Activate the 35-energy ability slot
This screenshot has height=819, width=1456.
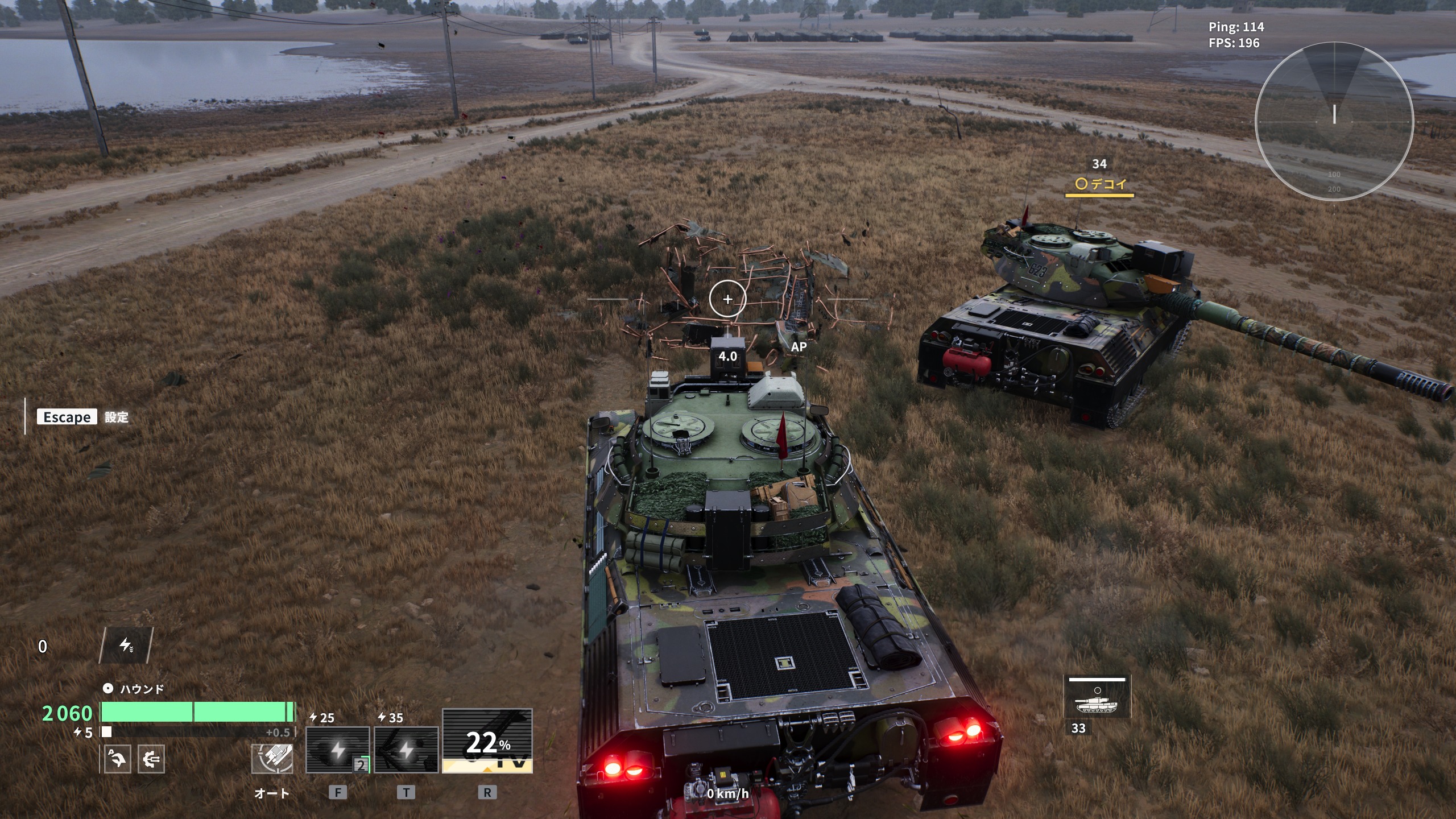coord(406,749)
